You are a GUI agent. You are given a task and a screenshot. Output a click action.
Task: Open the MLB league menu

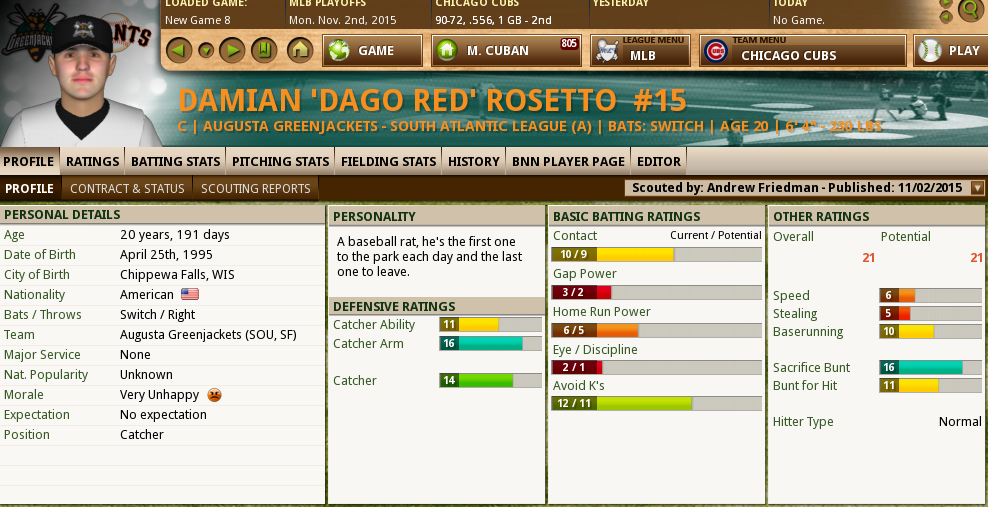[640, 50]
